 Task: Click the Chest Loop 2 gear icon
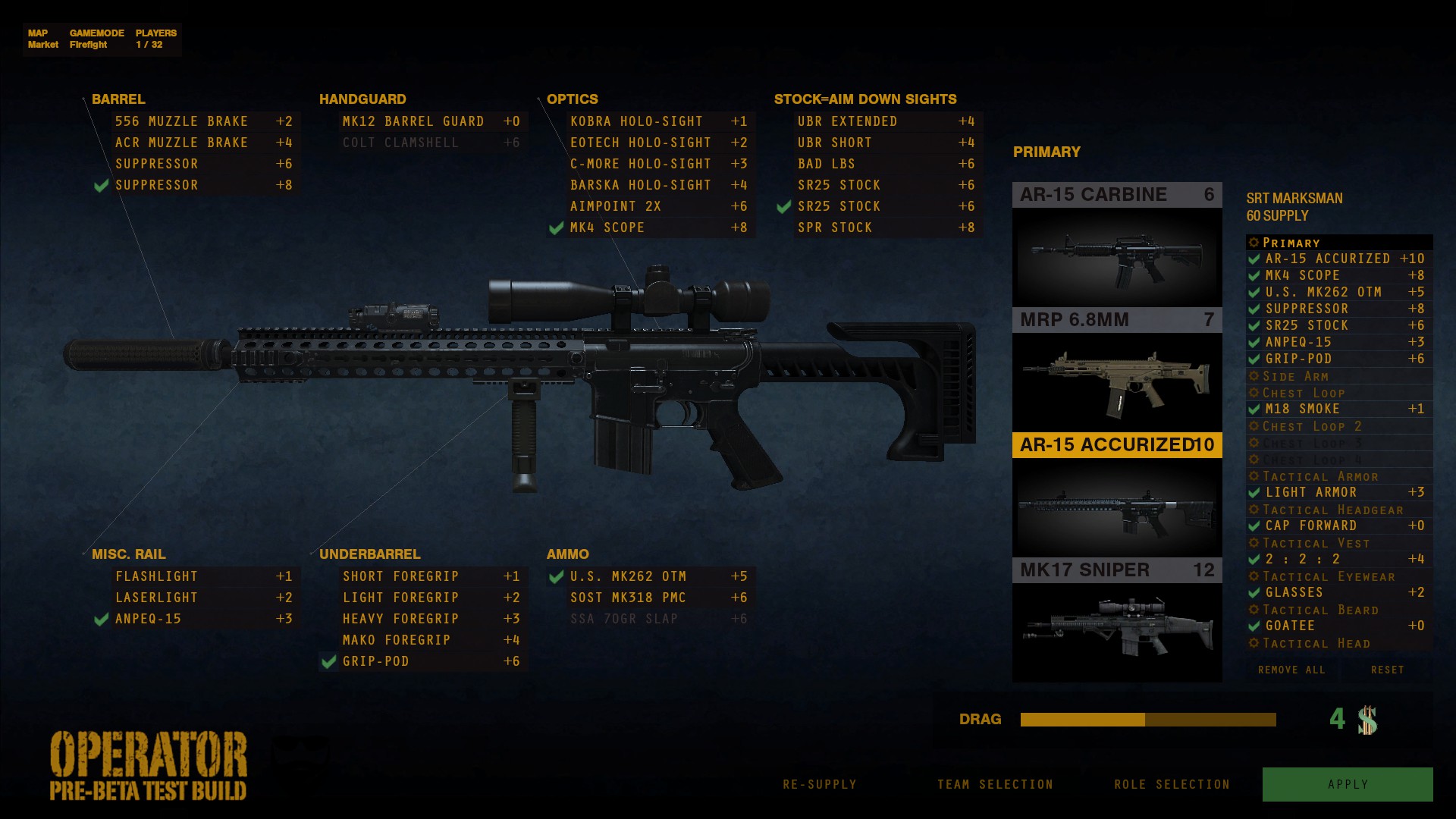1255,426
